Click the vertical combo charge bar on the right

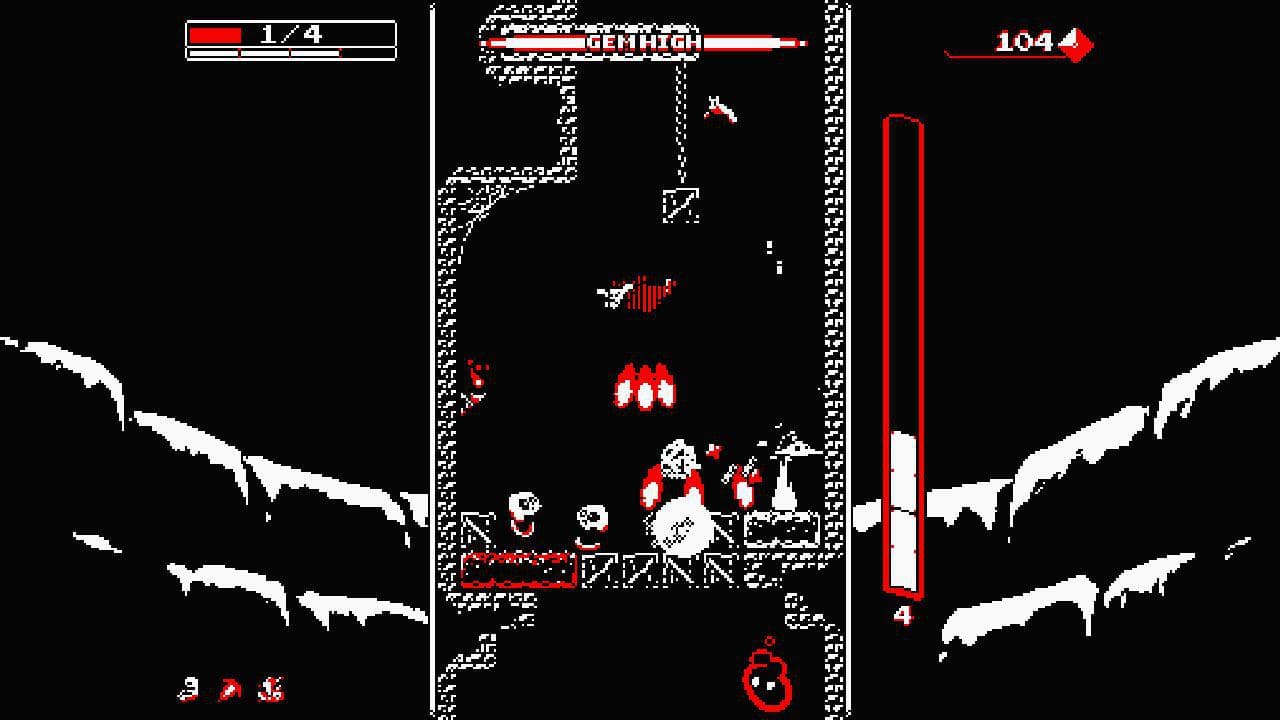pos(903,360)
